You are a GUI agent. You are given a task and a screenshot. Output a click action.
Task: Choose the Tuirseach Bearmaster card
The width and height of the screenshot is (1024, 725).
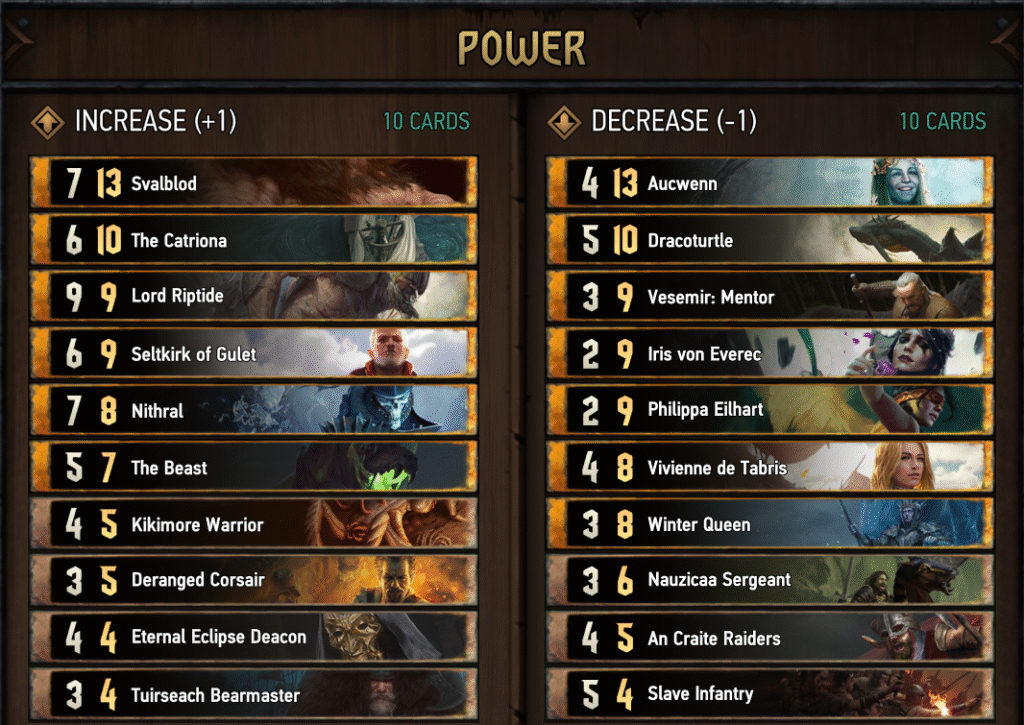pos(254,694)
